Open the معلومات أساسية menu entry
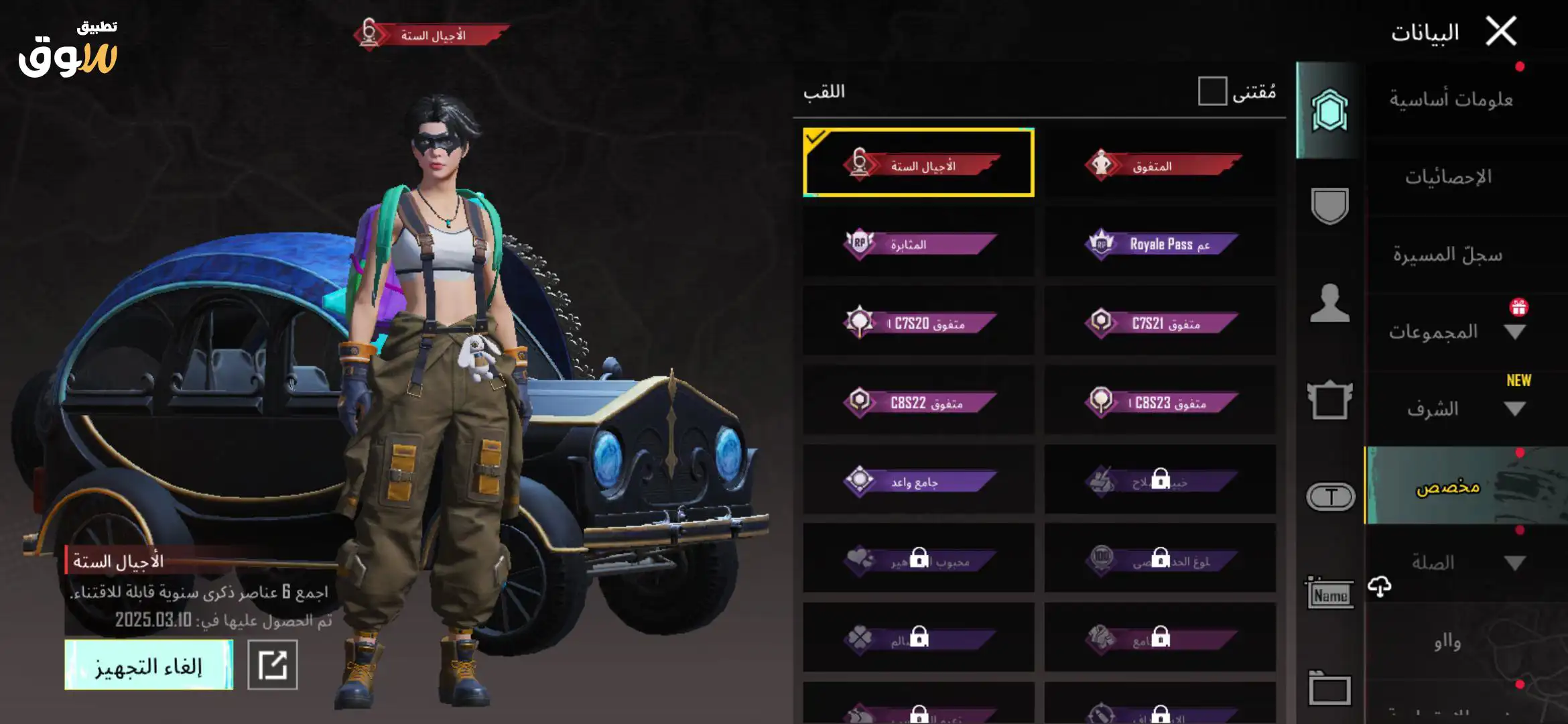This screenshot has width=1568, height=724. (x=1451, y=100)
